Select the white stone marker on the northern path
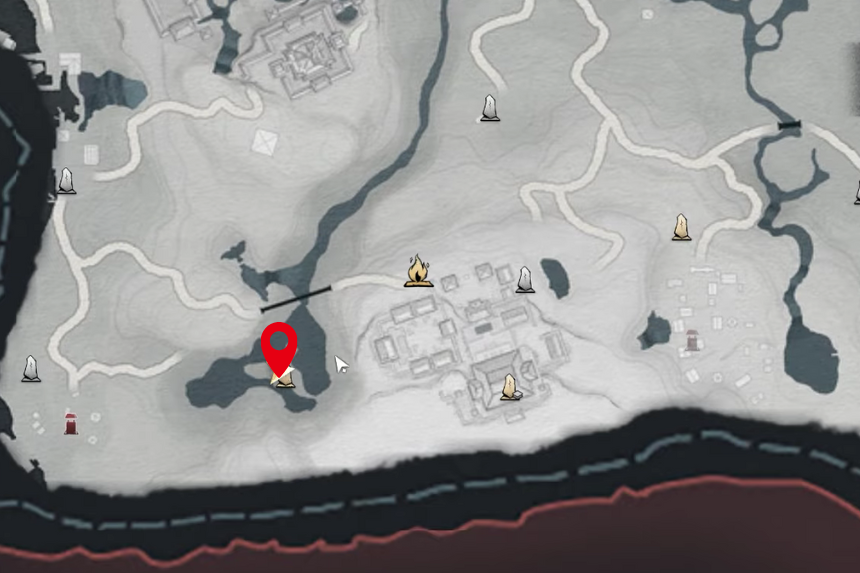This screenshot has width=860, height=573. [x=489, y=108]
